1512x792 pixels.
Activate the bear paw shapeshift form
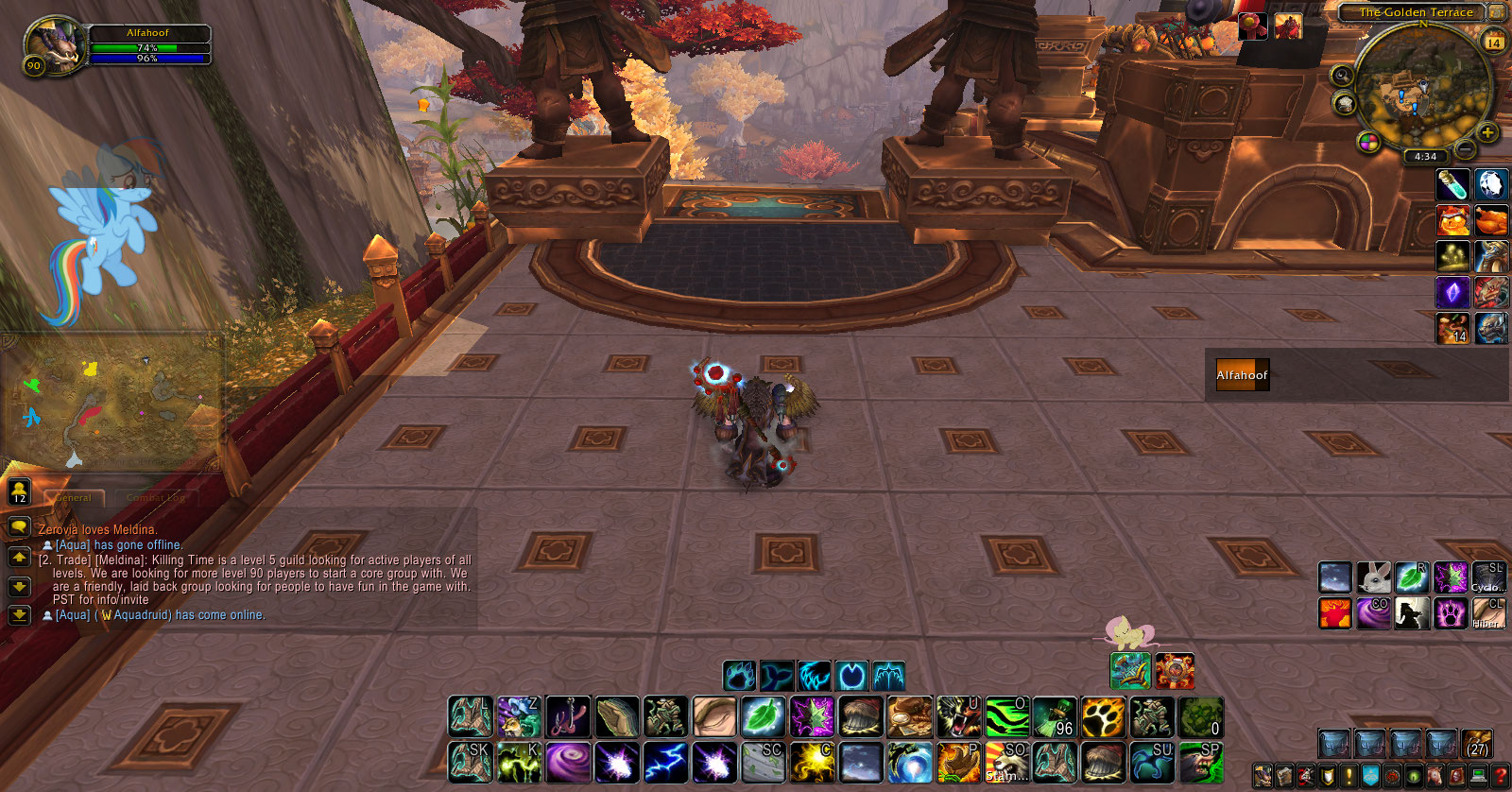pyautogui.click(x=739, y=676)
